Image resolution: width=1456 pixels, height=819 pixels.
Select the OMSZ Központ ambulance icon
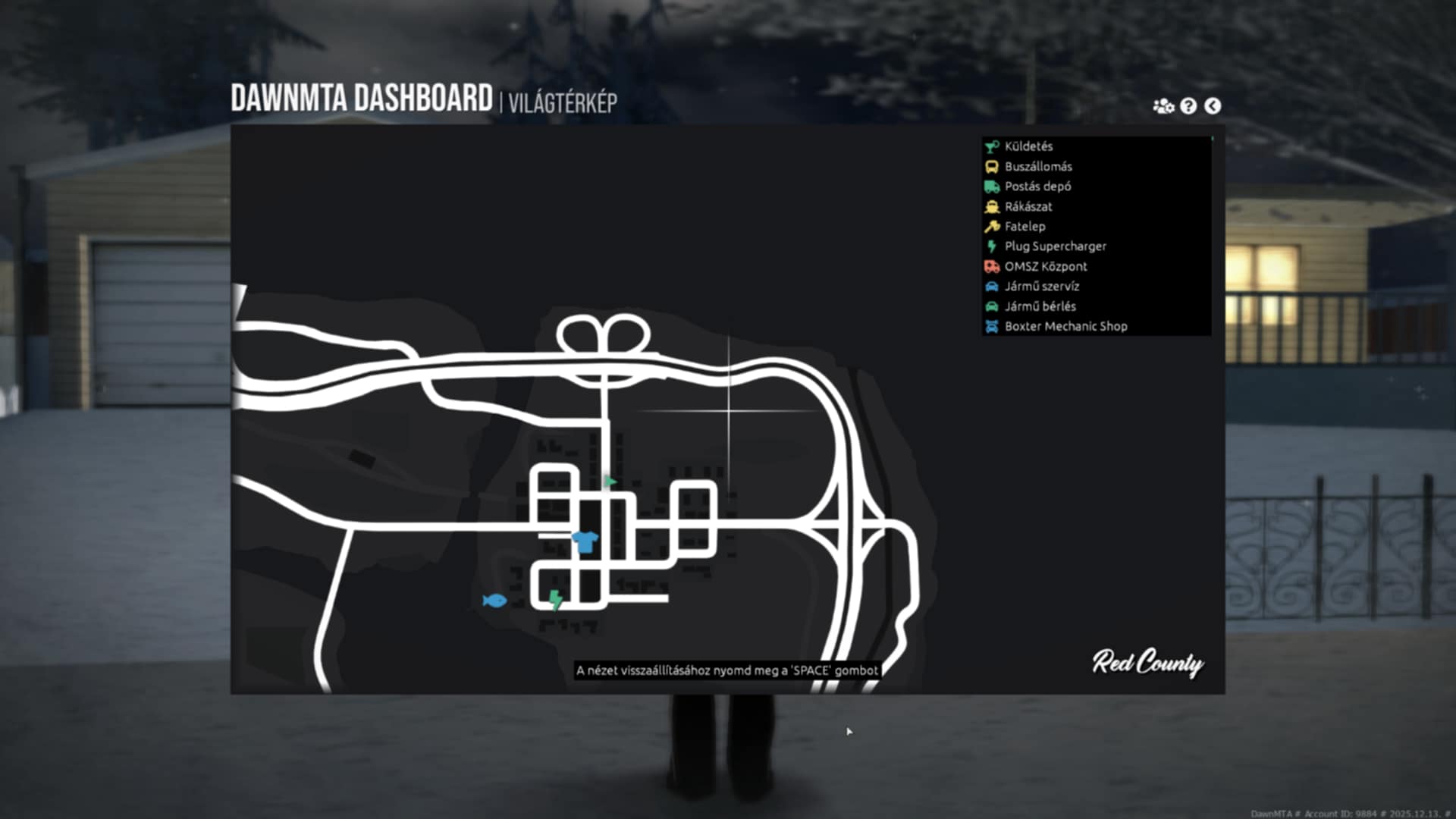991,266
